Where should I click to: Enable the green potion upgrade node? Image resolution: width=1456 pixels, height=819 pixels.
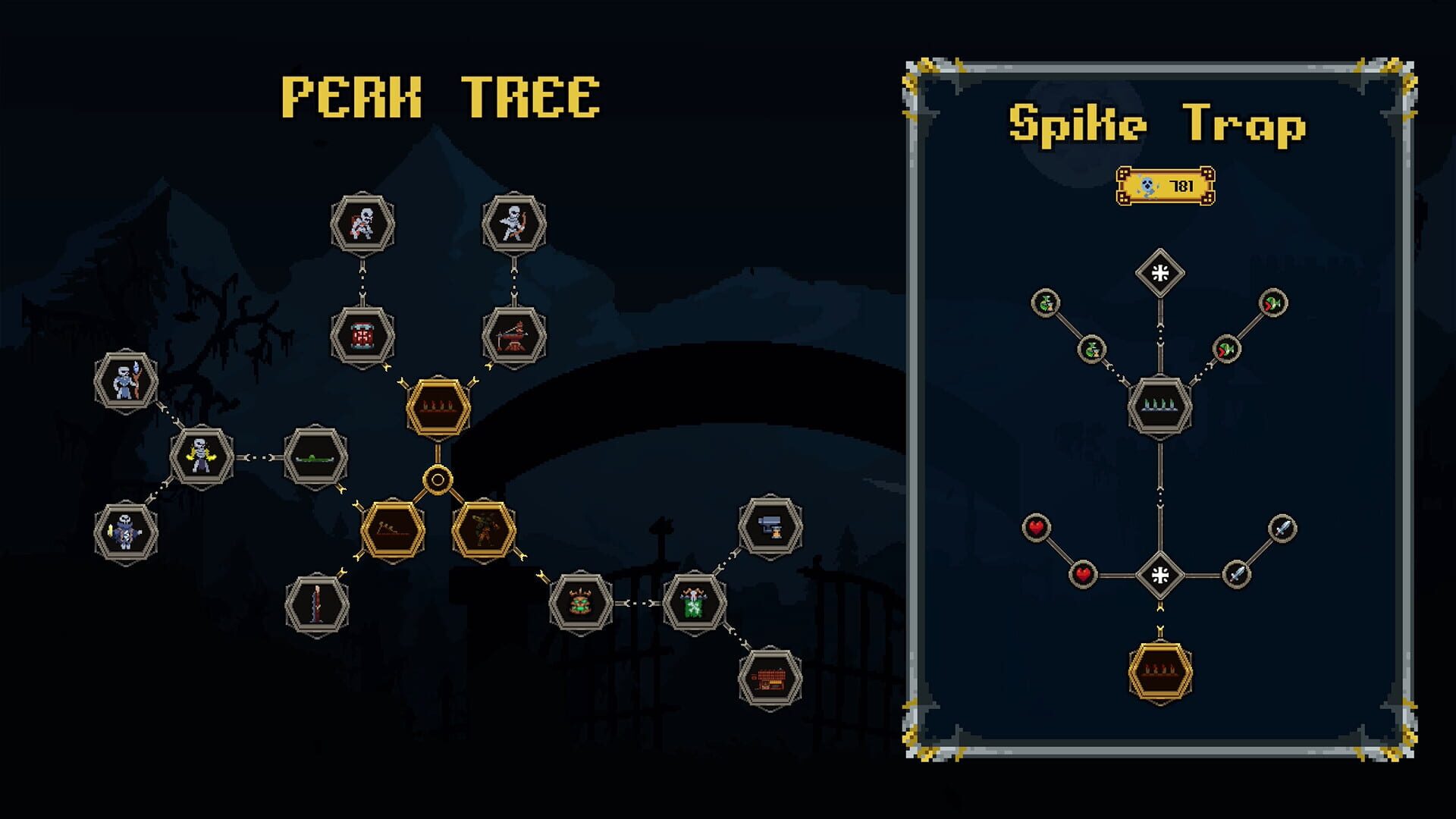click(x=1047, y=303)
